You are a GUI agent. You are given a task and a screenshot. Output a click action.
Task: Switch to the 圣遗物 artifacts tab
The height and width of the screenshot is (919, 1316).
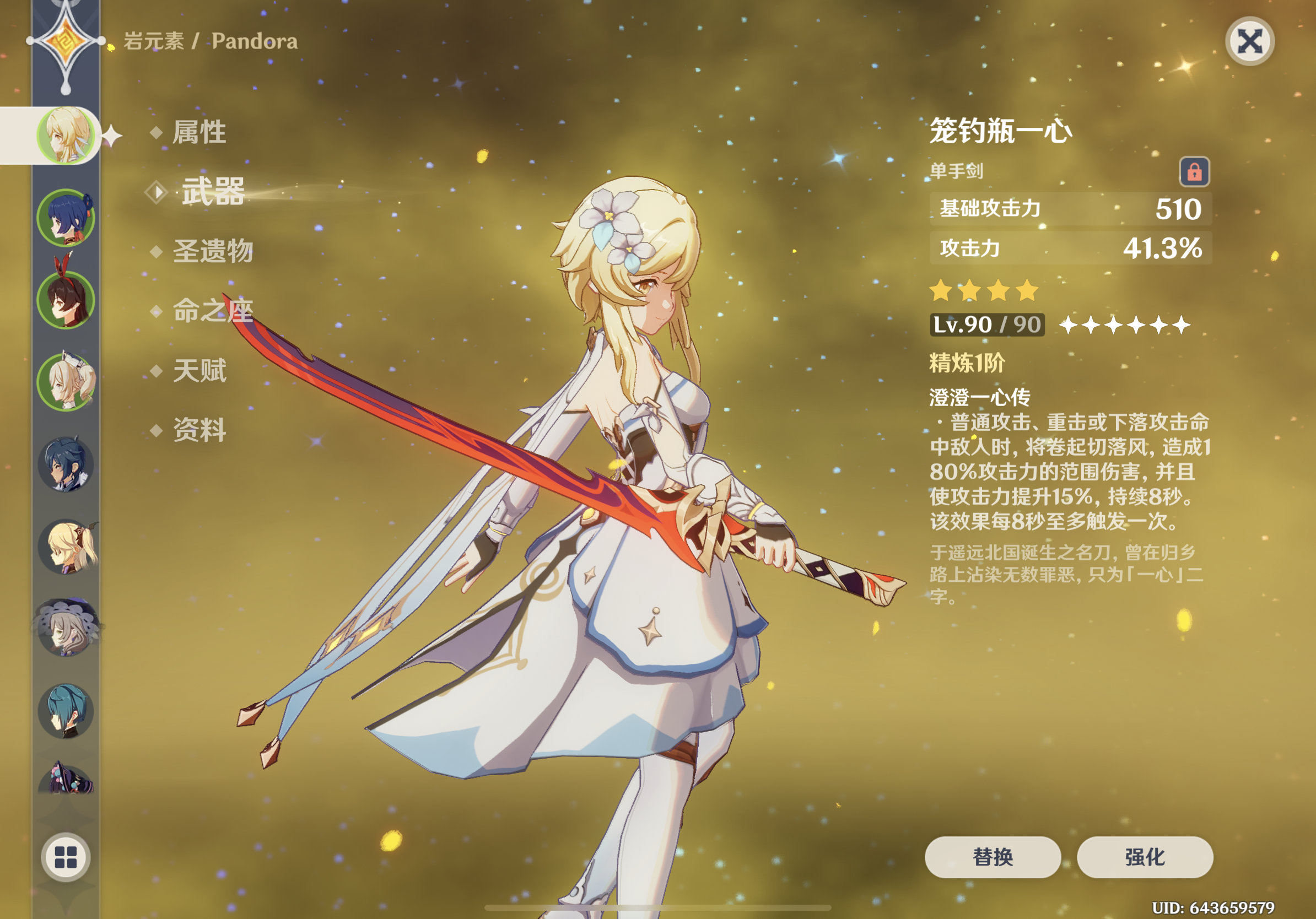tap(213, 251)
